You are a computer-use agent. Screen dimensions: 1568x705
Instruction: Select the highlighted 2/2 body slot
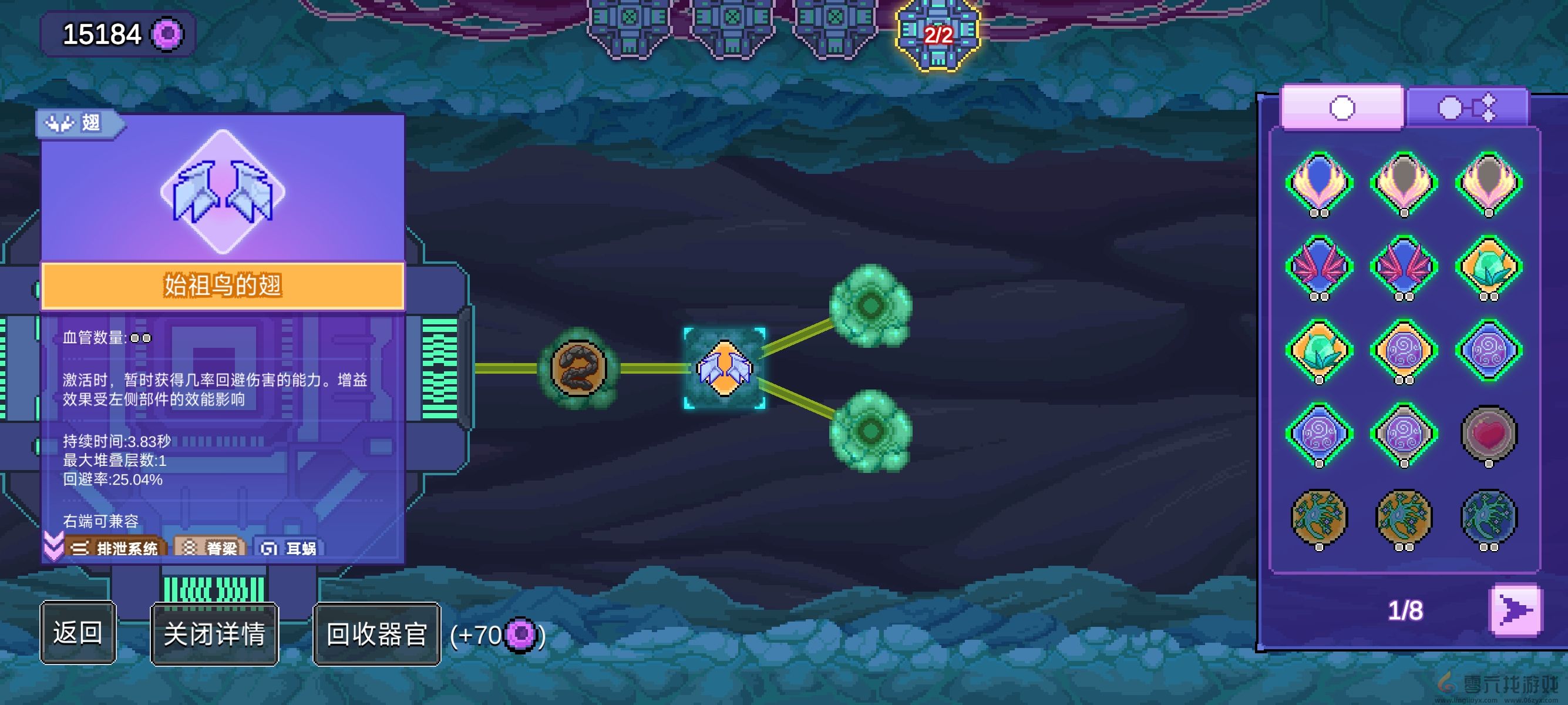[937, 34]
